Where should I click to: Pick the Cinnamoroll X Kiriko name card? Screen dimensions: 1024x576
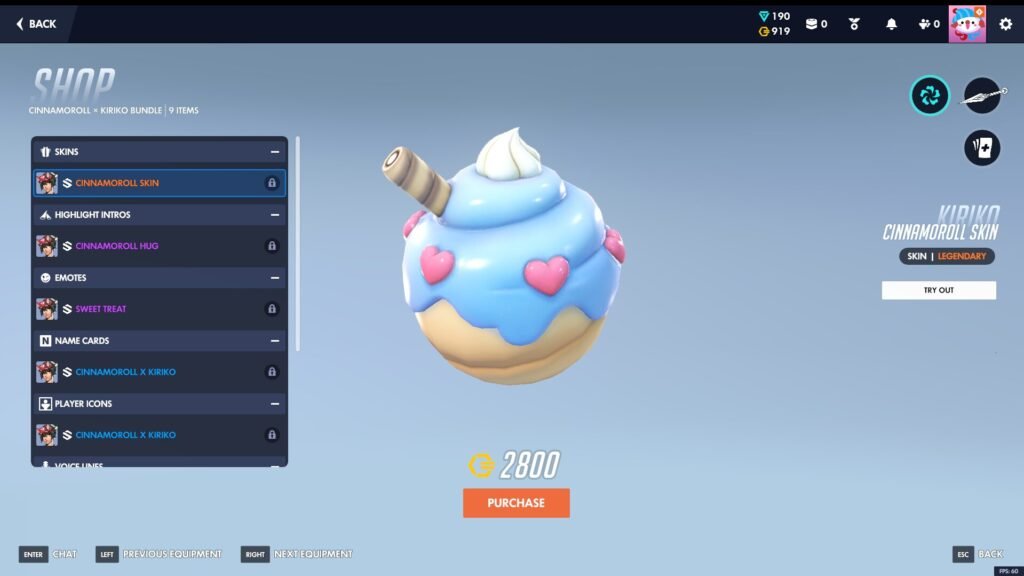159,372
